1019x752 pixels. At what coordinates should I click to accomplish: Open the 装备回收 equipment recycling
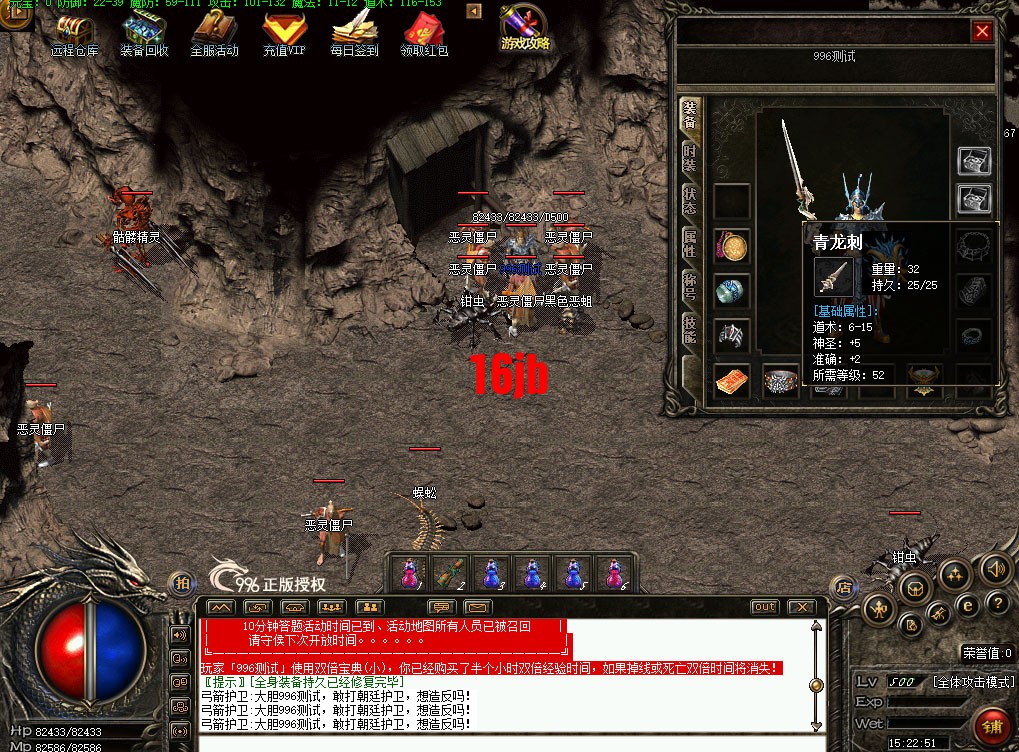(144, 33)
